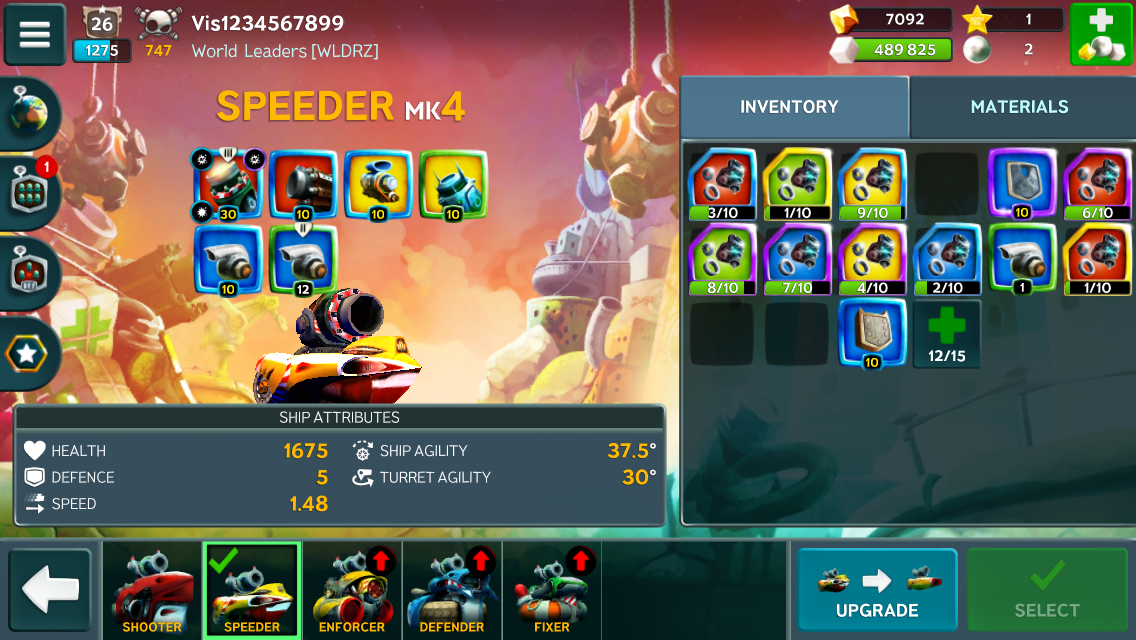
Task: Choose the Enforcer ship
Action: tap(352, 591)
